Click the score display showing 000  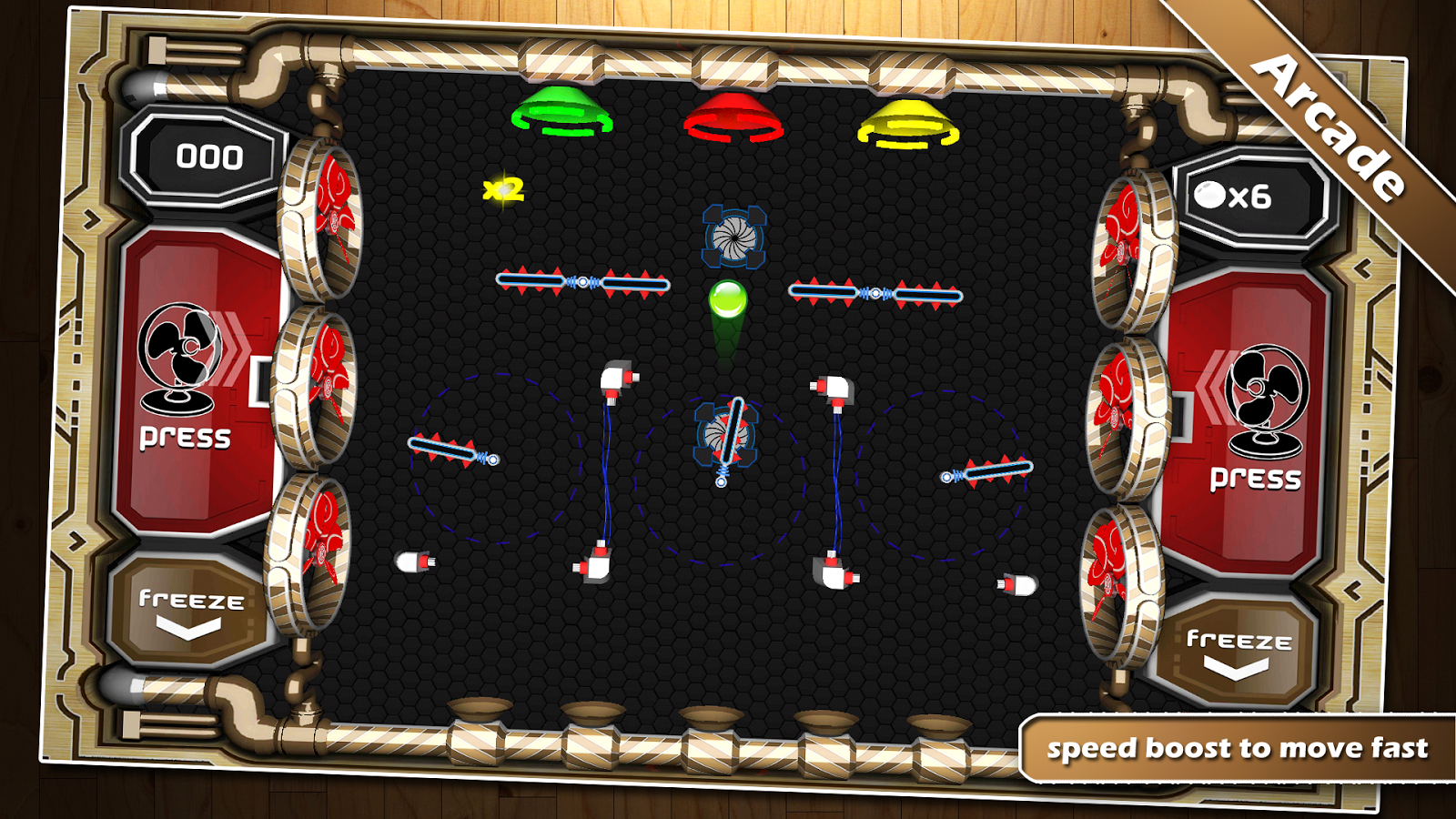[211, 156]
